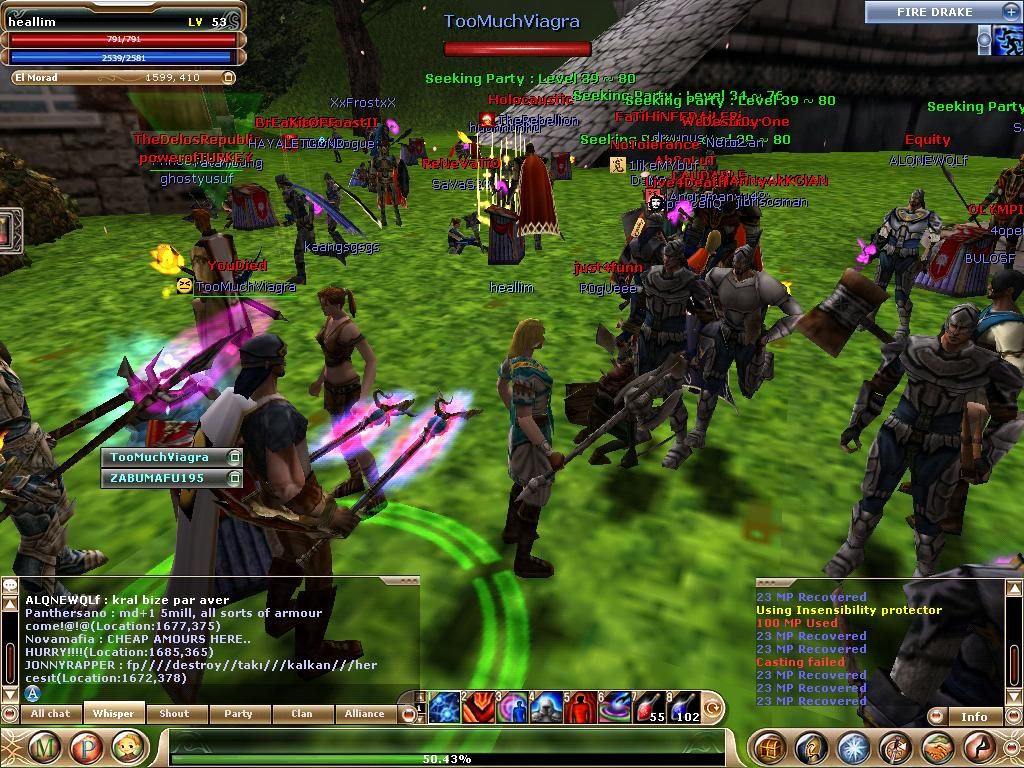Show the Alliance chat tab
Viewport: 1024px width, 768px height.
[364, 714]
